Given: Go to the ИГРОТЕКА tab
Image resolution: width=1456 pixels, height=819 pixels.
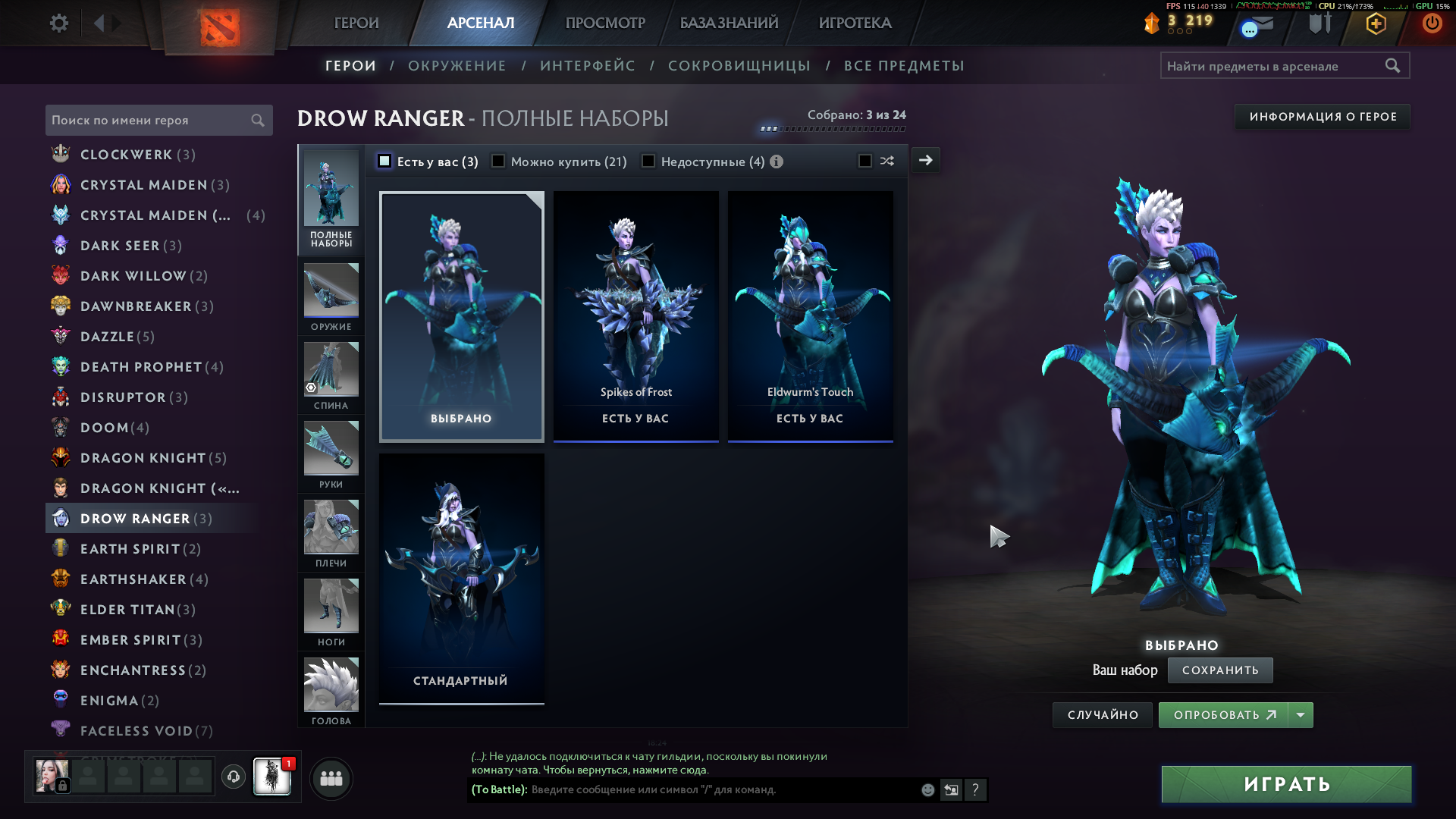Looking at the screenshot, I should [x=855, y=23].
